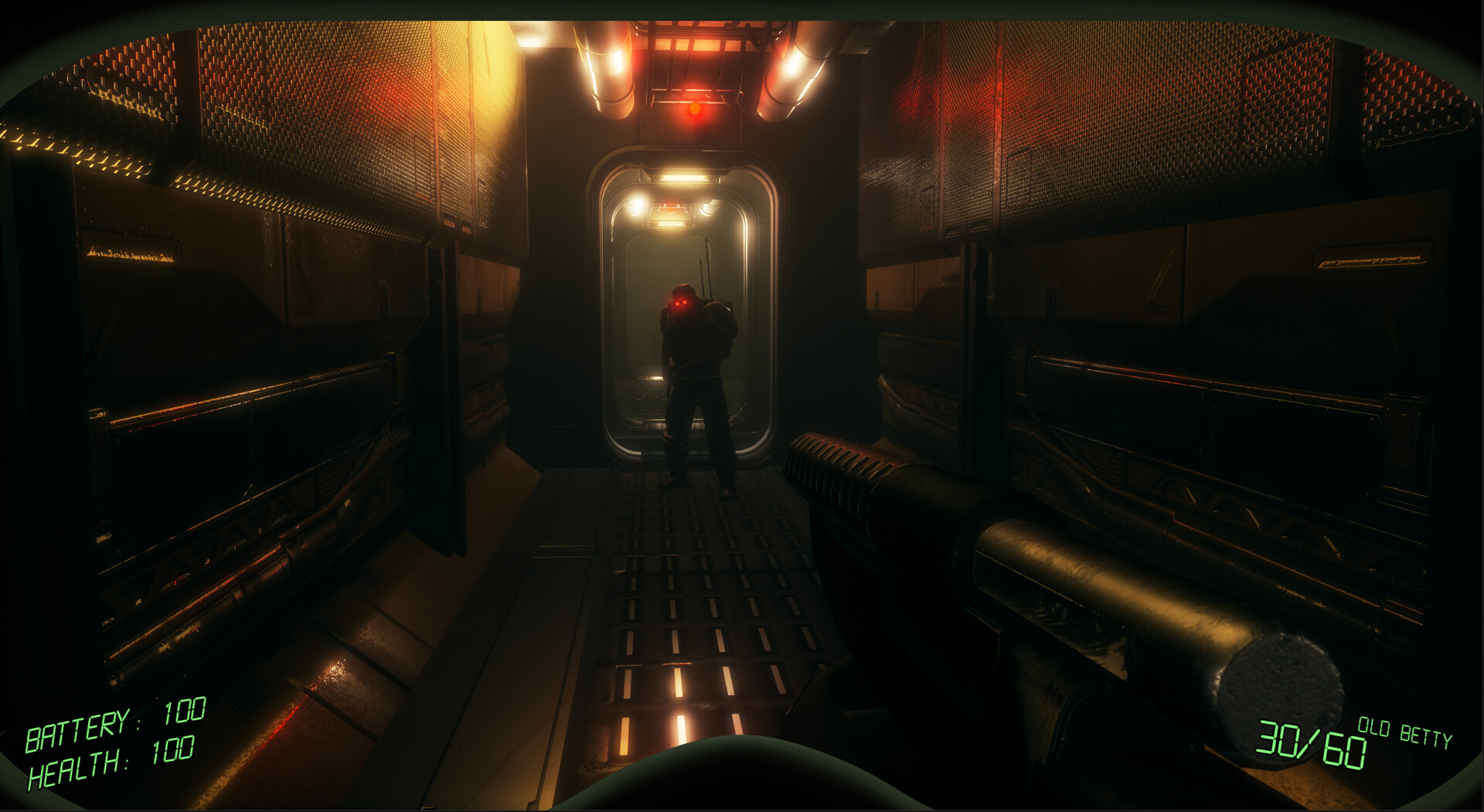Click the illuminated doorway light strip
Screen dimensions: 1484x812
pos(680,180)
